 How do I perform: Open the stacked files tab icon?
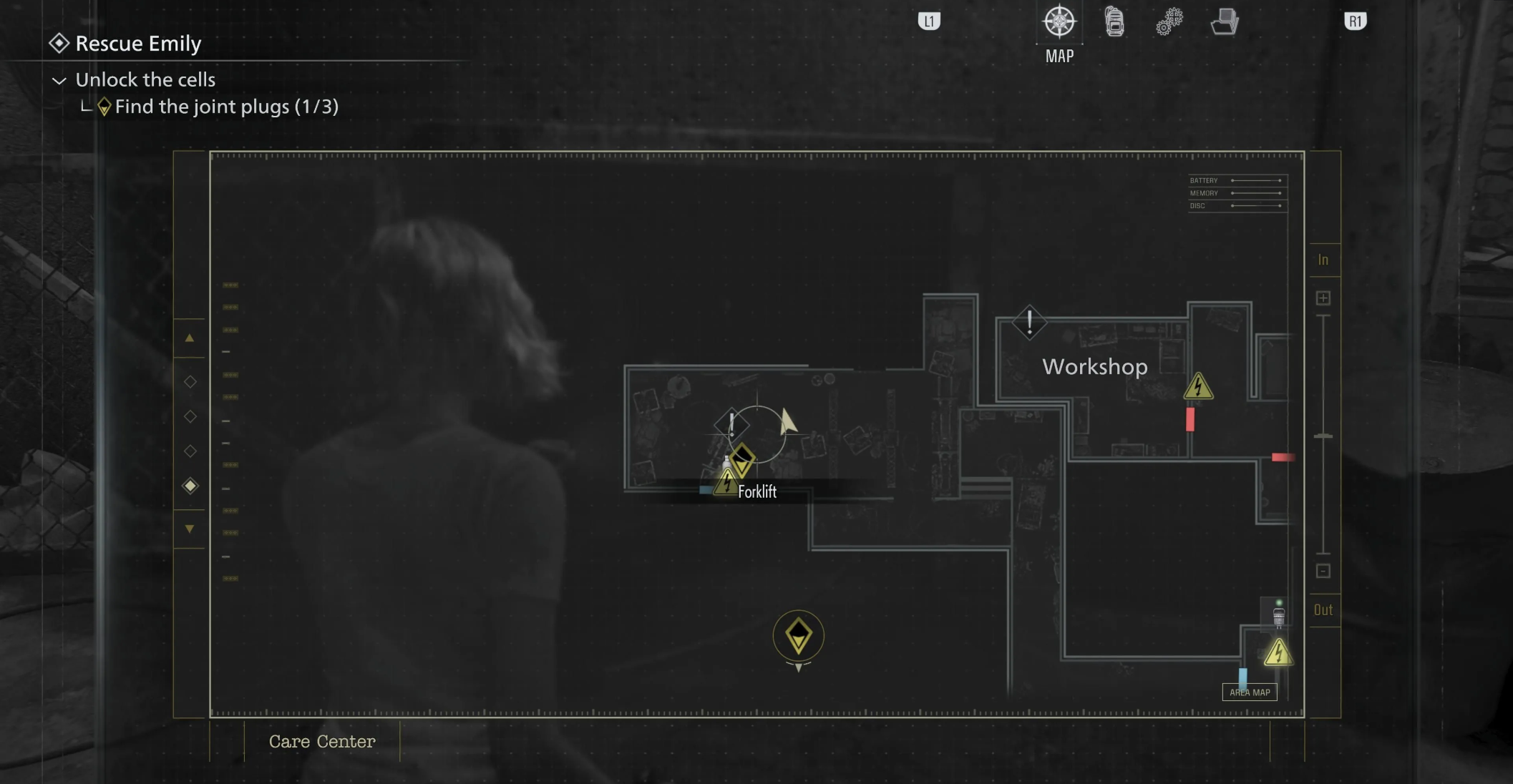(x=1225, y=22)
